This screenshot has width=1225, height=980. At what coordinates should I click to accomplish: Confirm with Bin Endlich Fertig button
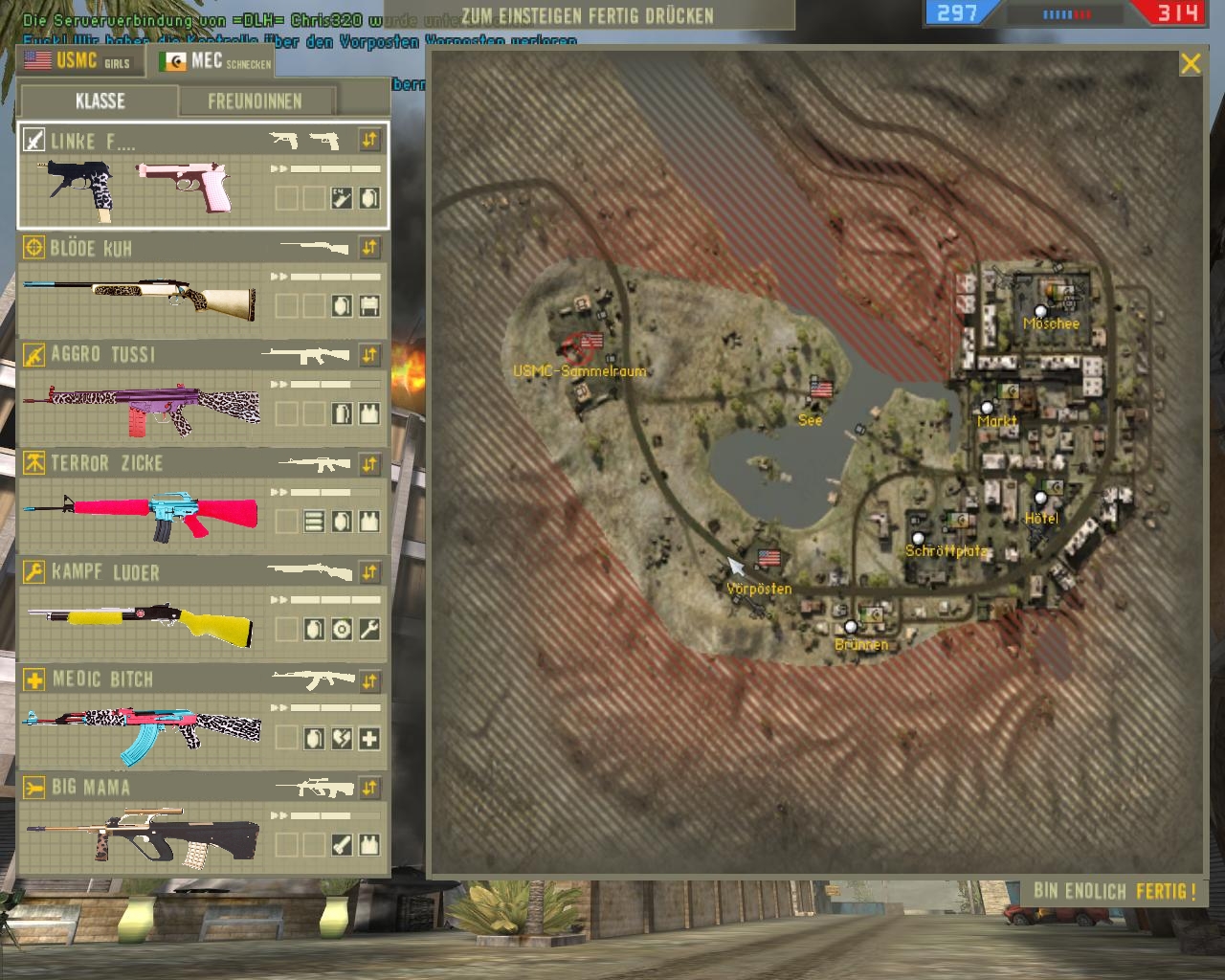click(1115, 892)
